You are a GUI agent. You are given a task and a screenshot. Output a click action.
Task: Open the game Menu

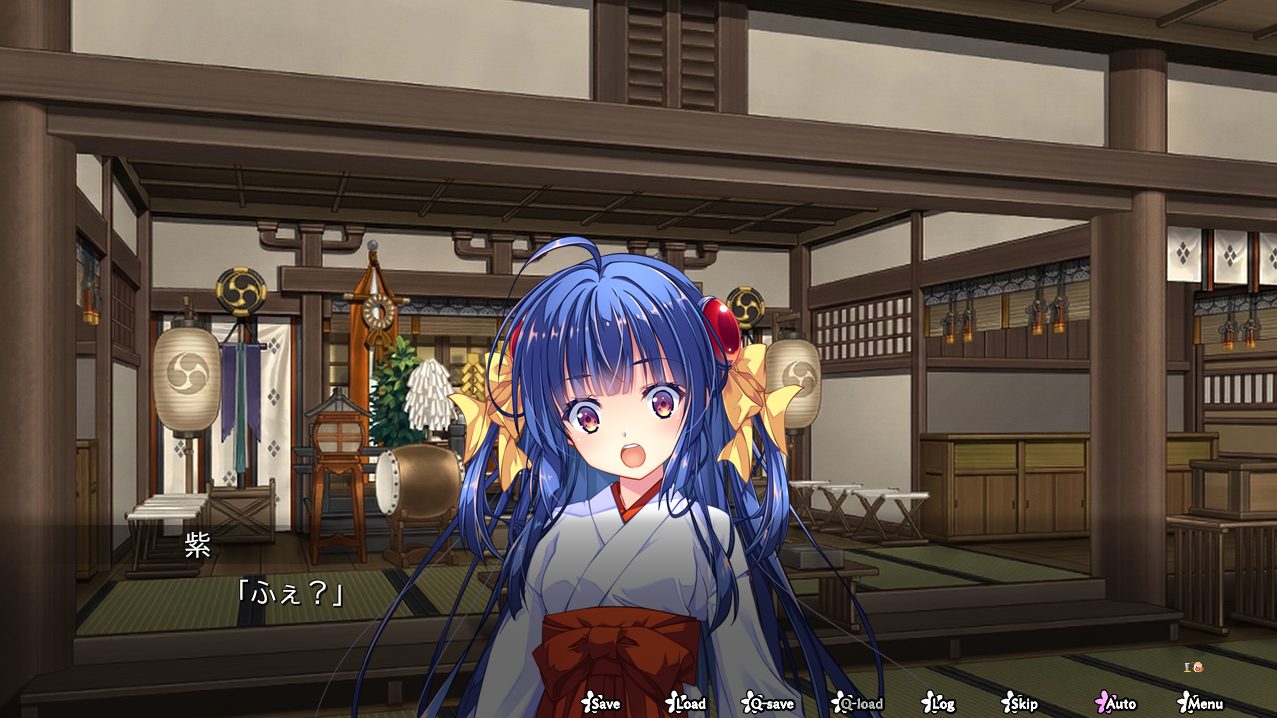[x=1201, y=703]
